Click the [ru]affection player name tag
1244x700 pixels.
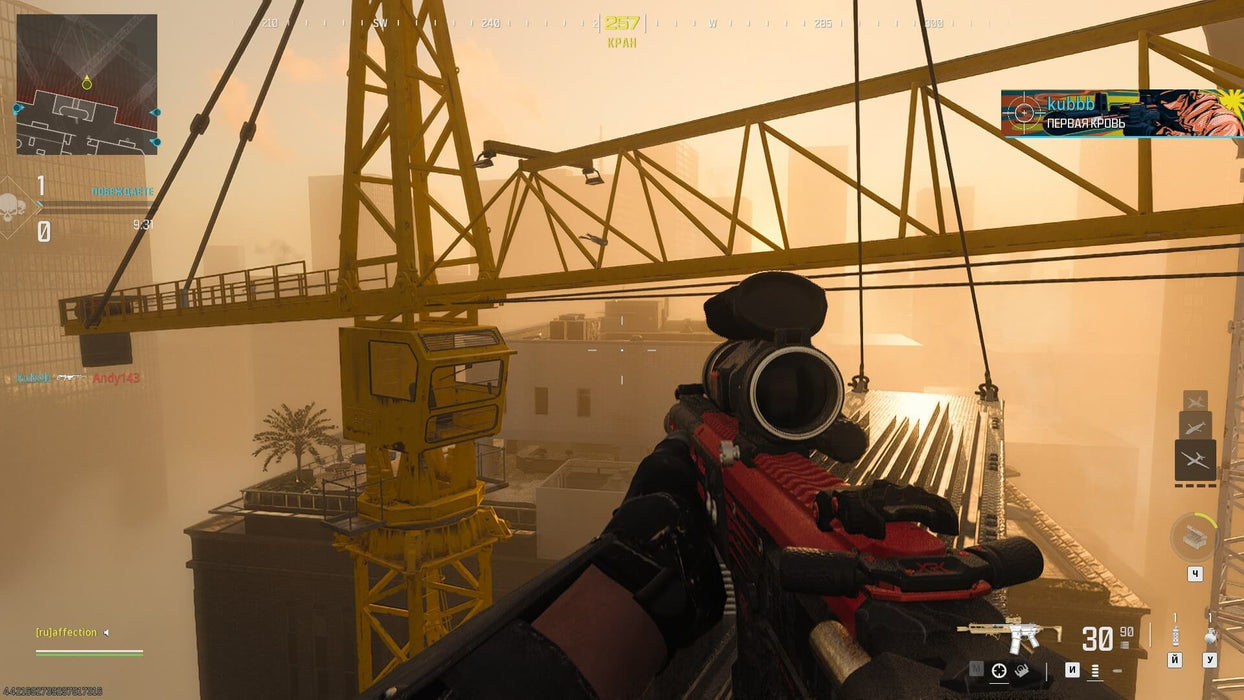click(x=68, y=632)
